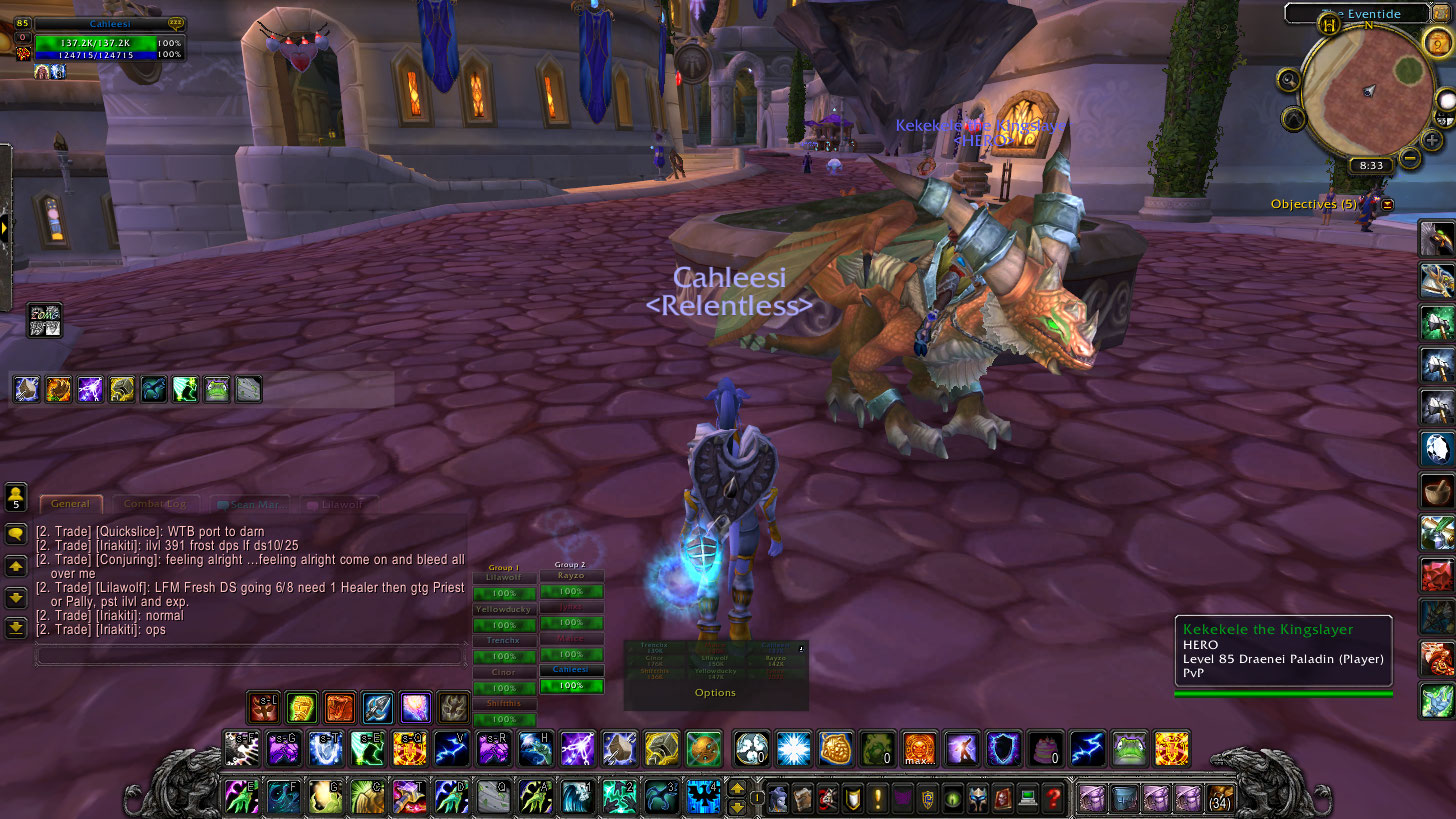Select the General chat tab
This screenshot has height=819, width=1456.
[x=70, y=504]
